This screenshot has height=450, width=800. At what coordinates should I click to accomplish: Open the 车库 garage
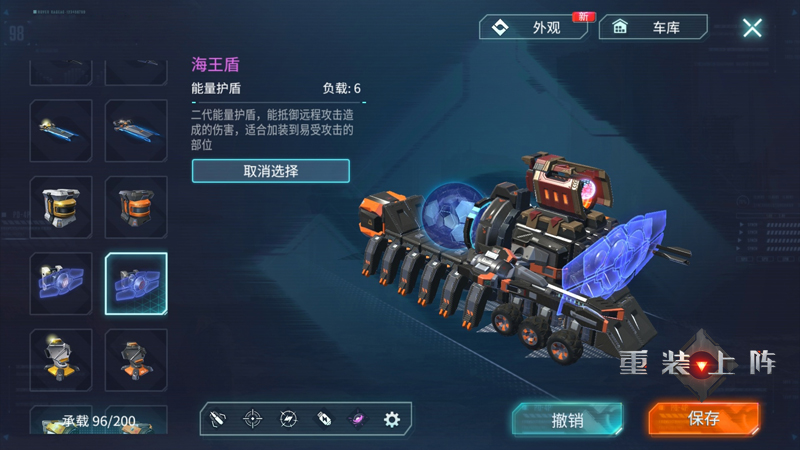[653, 27]
